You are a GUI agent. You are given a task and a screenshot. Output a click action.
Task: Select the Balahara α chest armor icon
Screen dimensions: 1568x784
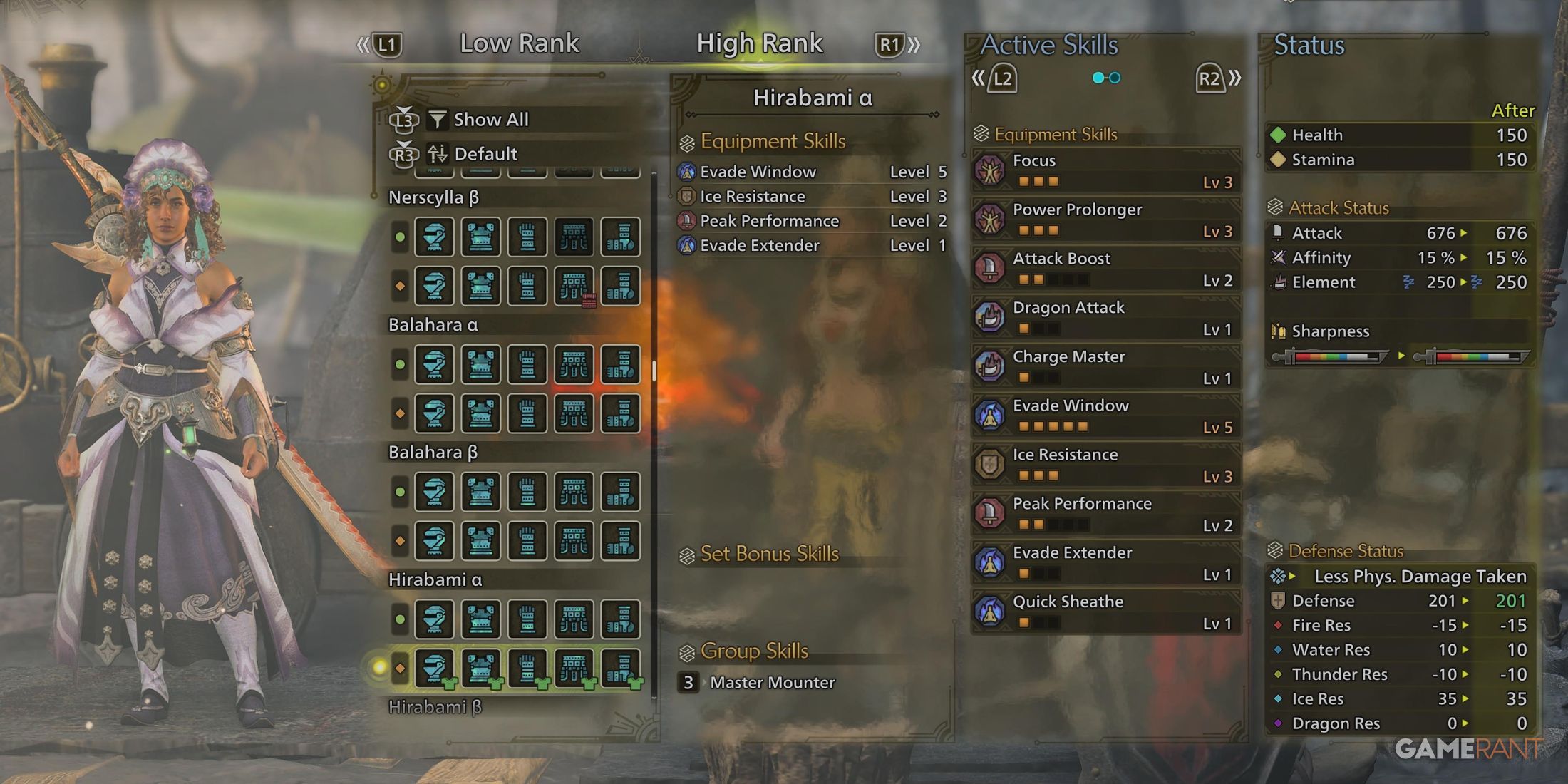click(x=481, y=364)
